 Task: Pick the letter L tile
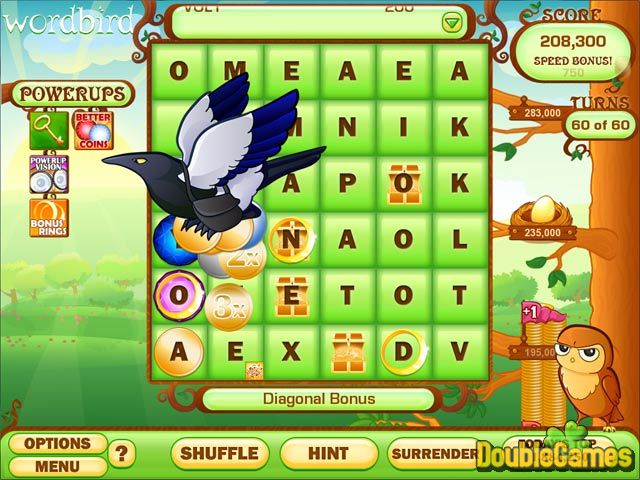(x=459, y=239)
